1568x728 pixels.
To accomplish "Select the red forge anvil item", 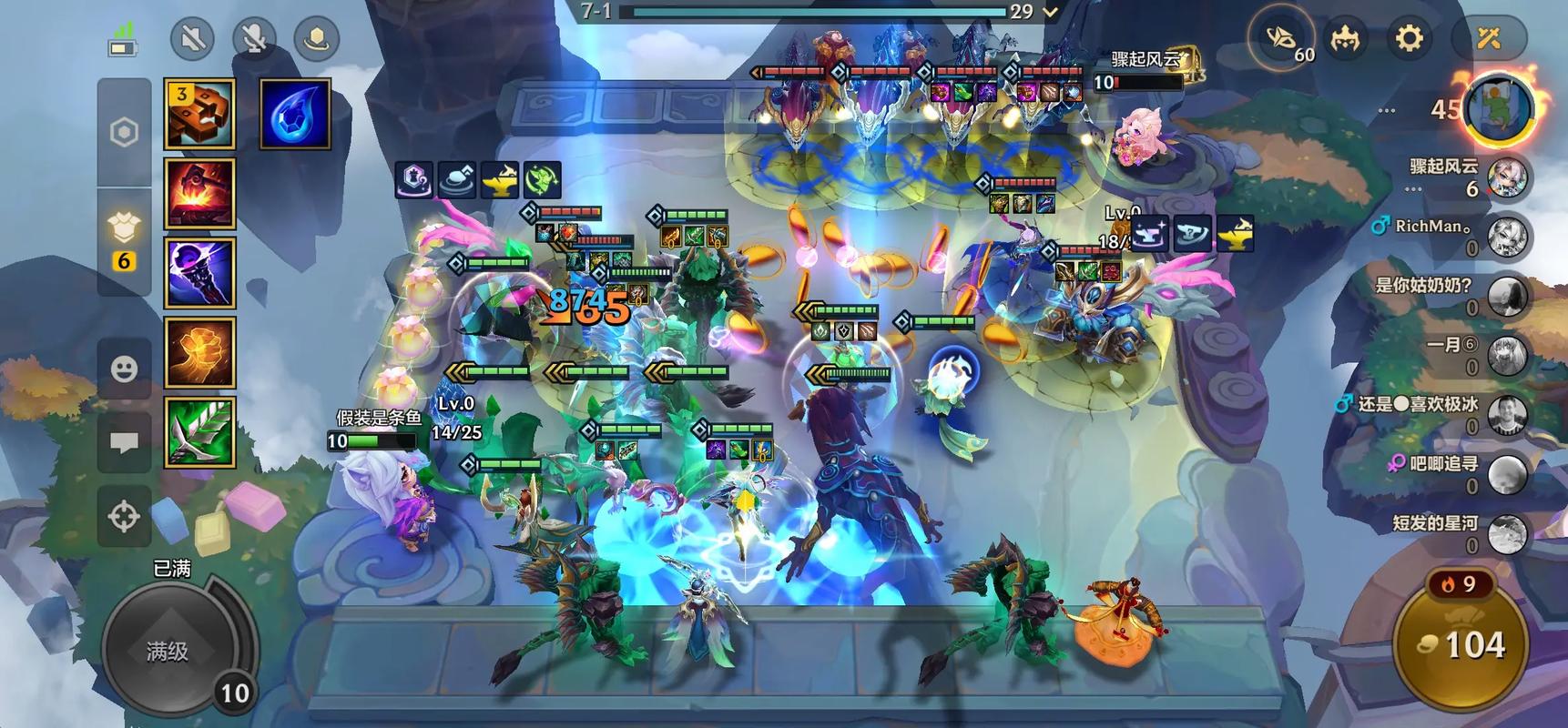I will (x=199, y=193).
